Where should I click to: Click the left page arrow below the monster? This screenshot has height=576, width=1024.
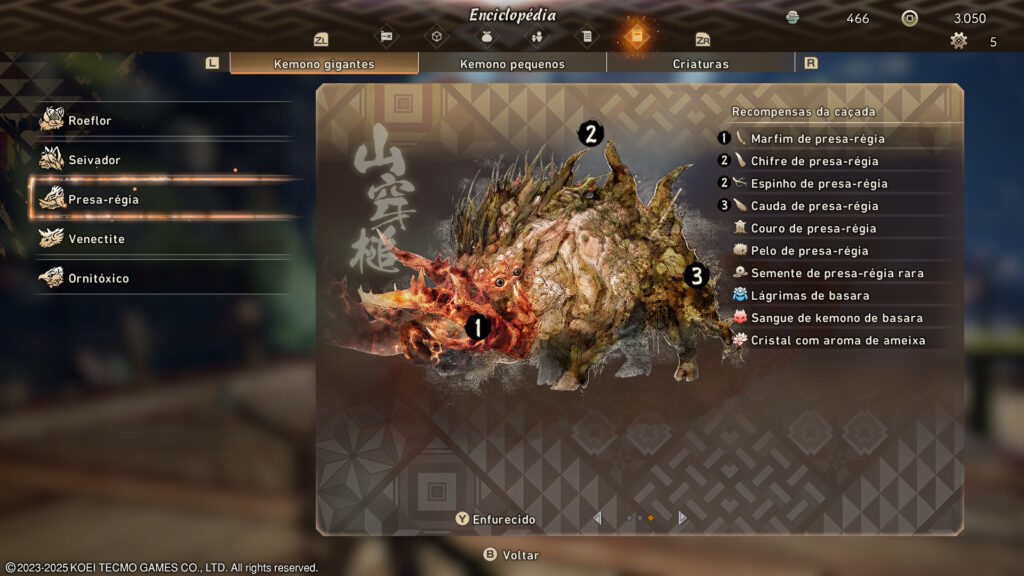click(x=598, y=518)
